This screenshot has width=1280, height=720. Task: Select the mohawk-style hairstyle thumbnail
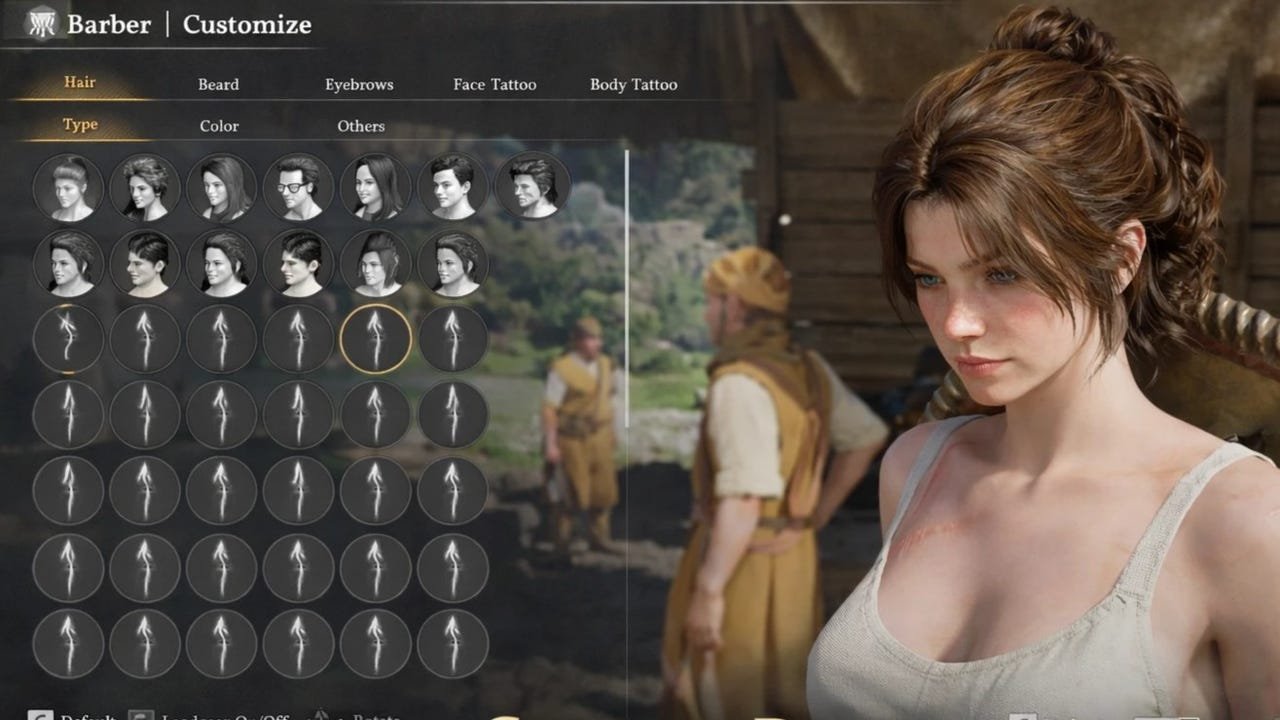coord(376,264)
